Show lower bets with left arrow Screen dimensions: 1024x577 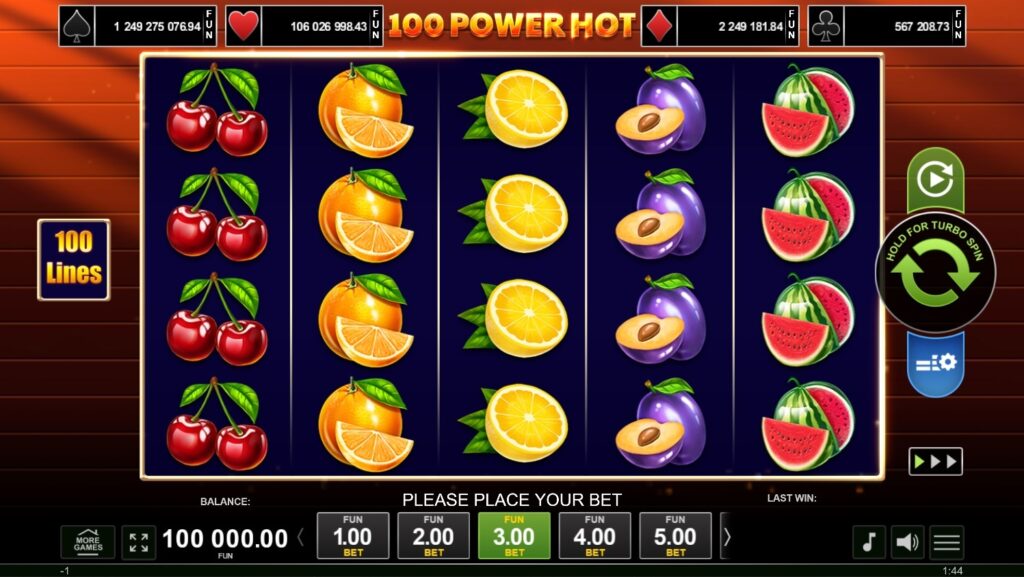pos(301,537)
